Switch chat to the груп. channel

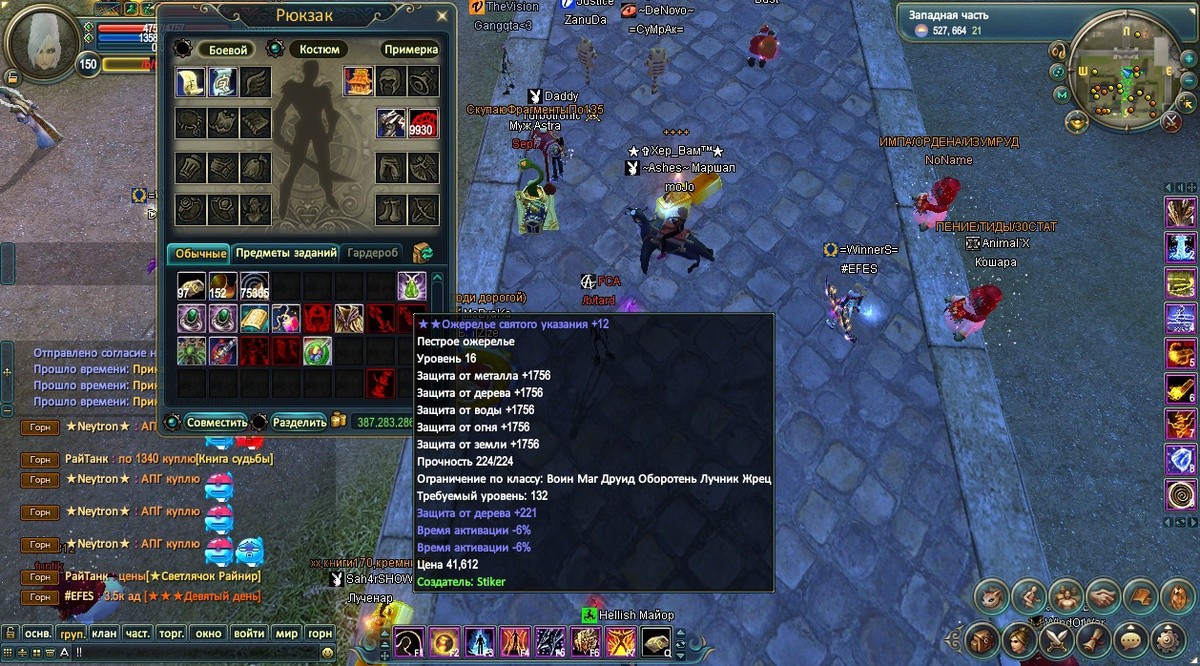pyautogui.click(x=71, y=633)
